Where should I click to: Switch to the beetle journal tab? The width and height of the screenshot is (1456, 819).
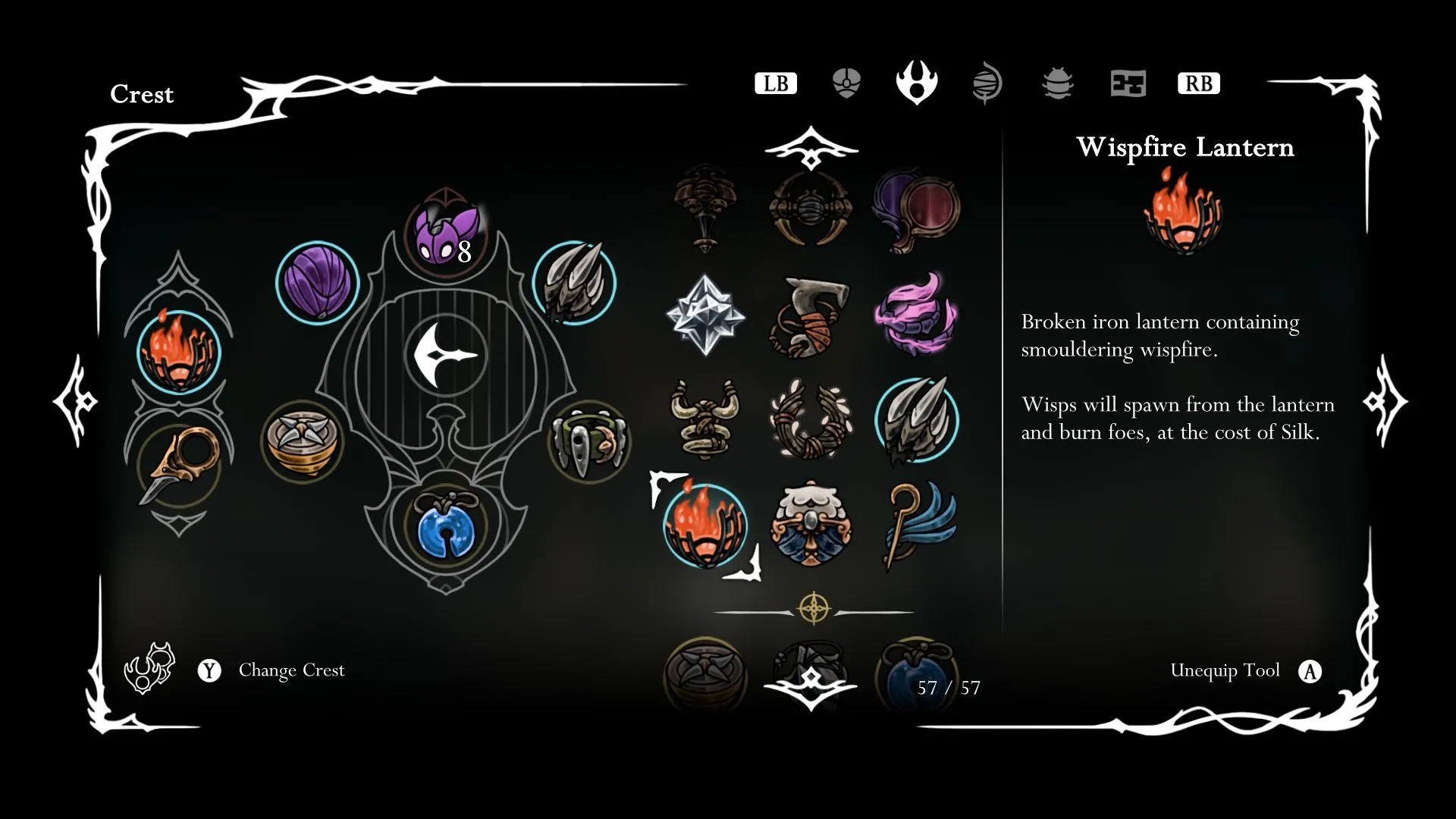(x=1057, y=83)
